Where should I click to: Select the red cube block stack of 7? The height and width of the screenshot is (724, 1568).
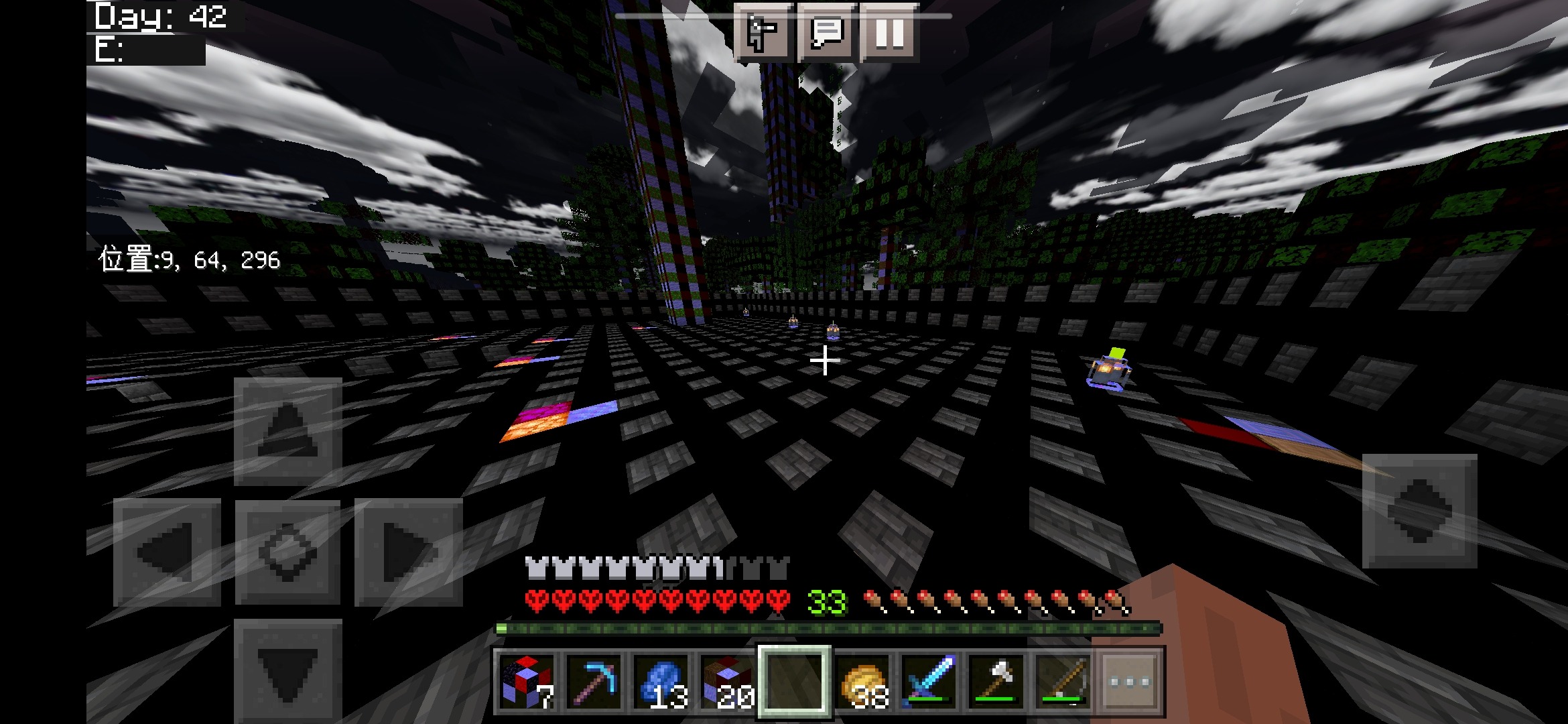[x=529, y=680]
